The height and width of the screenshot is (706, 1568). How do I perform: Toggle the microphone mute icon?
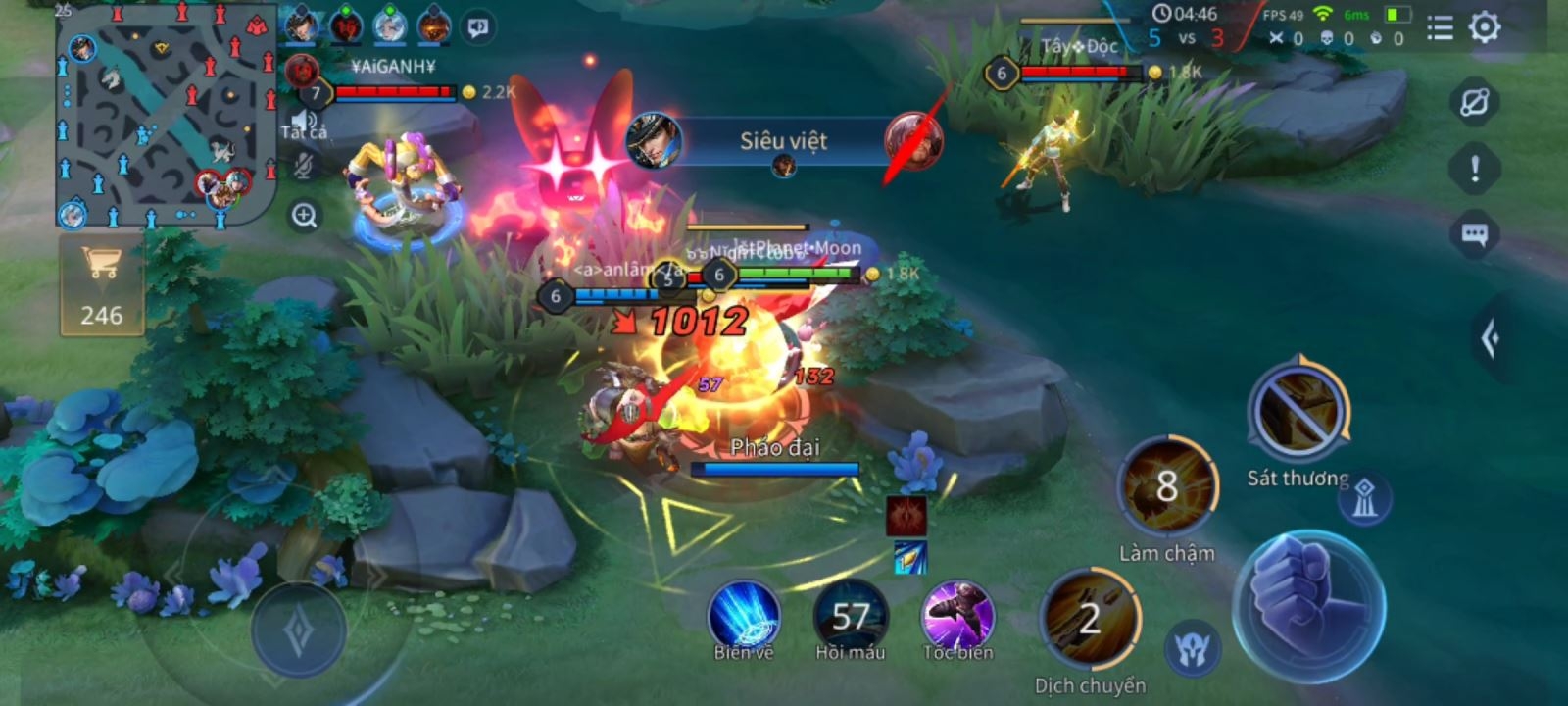coord(305,167)
